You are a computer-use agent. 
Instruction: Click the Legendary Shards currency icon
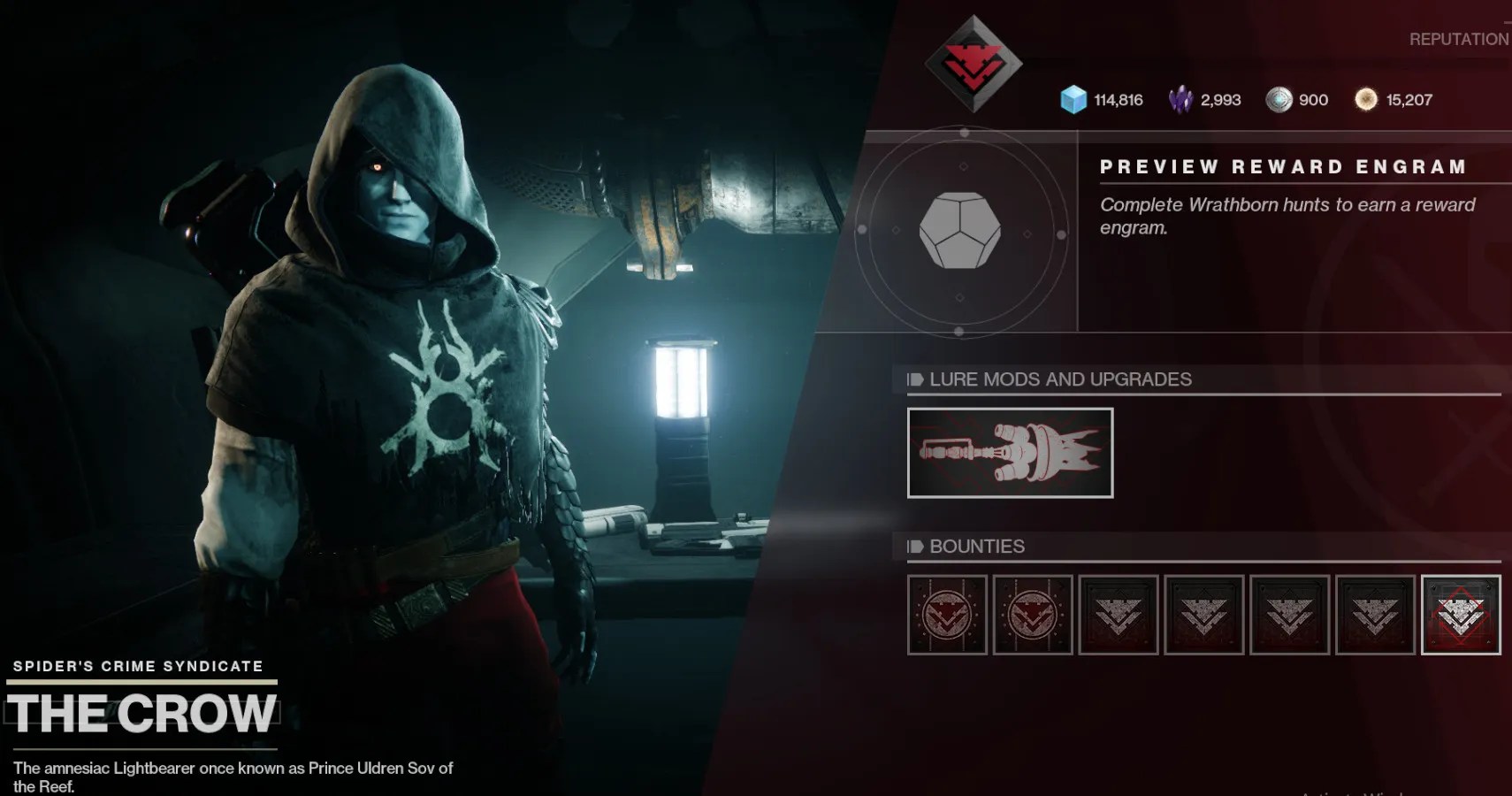1180,99
